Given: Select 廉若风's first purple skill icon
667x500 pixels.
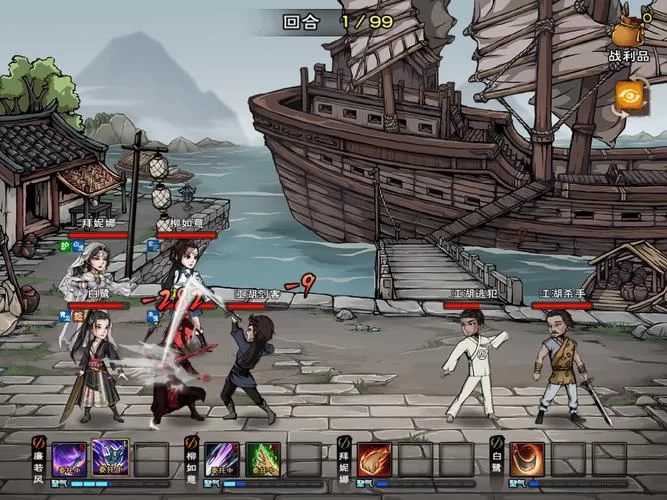Looking at the screenshot, I should pos(69,459).
